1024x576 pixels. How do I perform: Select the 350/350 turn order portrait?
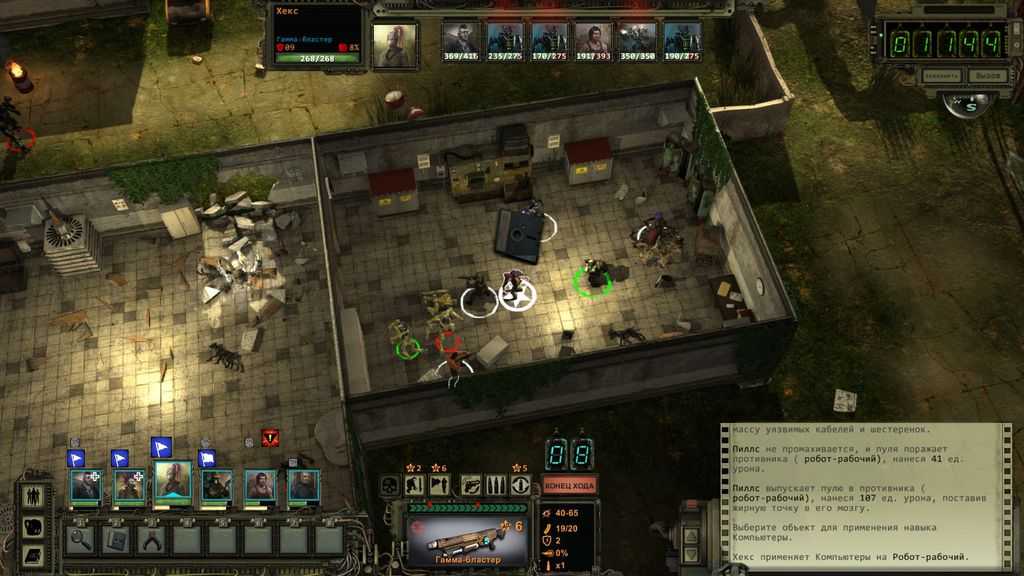click(637, 41)
